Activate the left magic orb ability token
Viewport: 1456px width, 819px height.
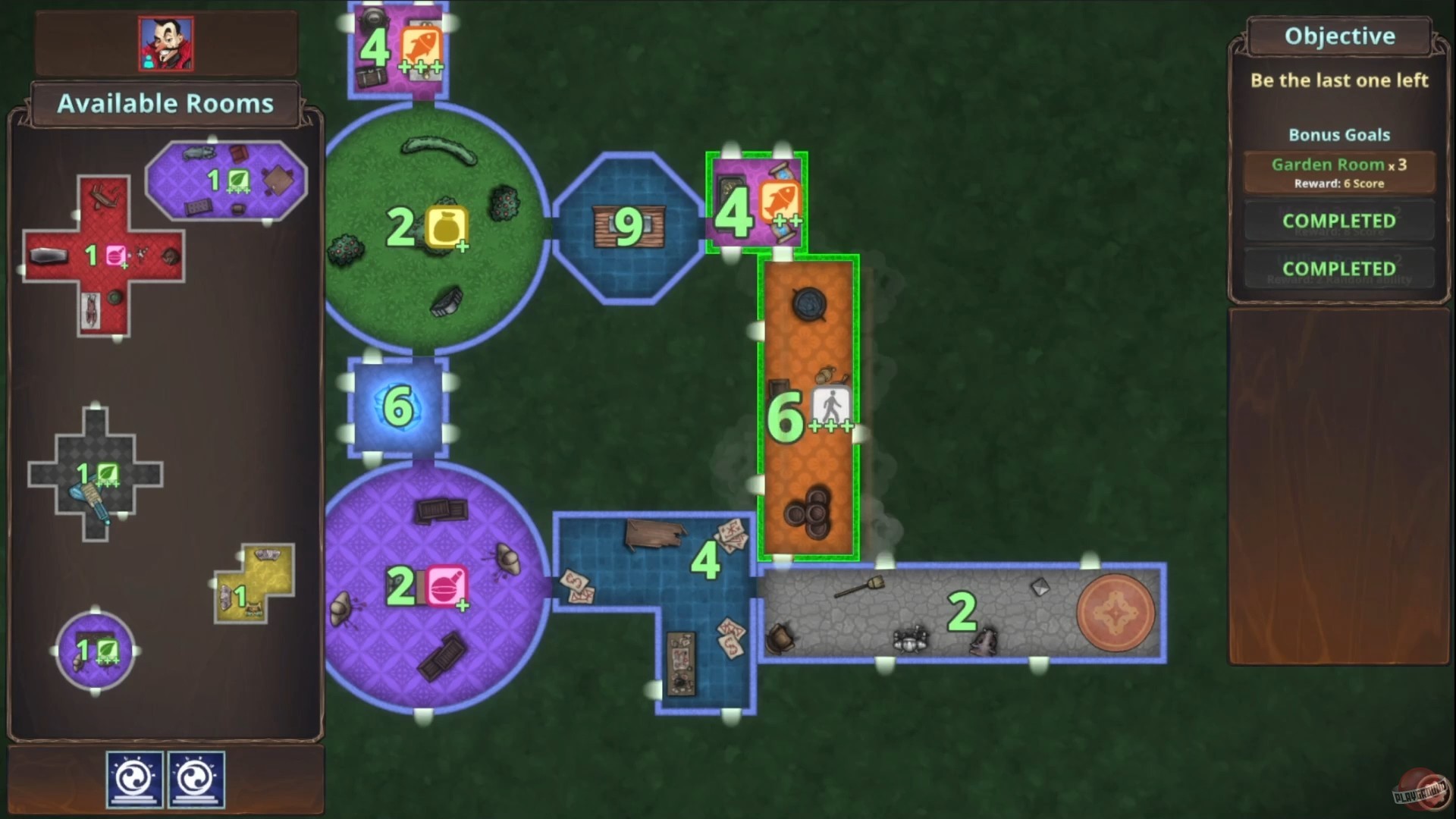[135, 777]
